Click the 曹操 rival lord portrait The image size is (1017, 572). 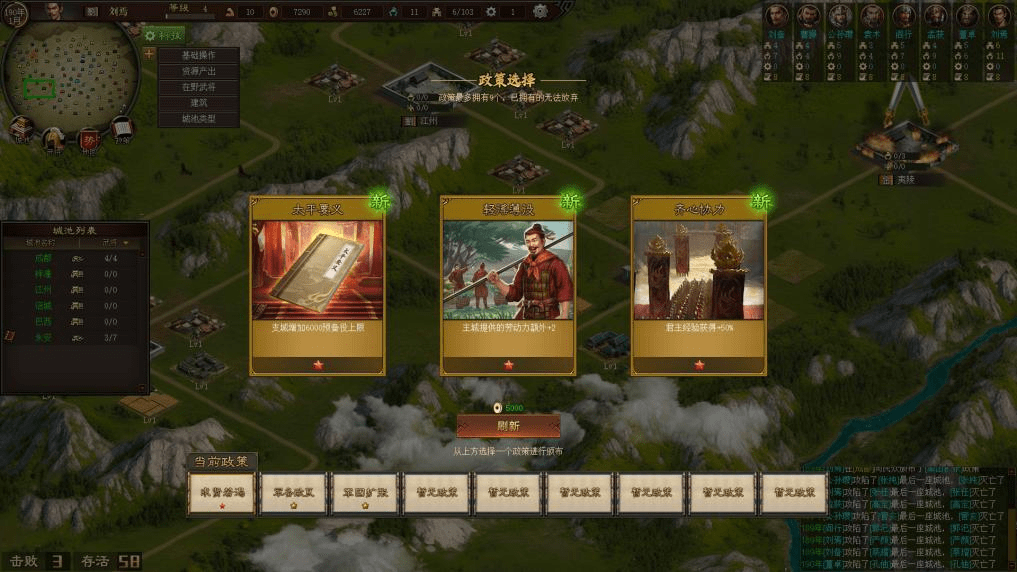point(809,18)
